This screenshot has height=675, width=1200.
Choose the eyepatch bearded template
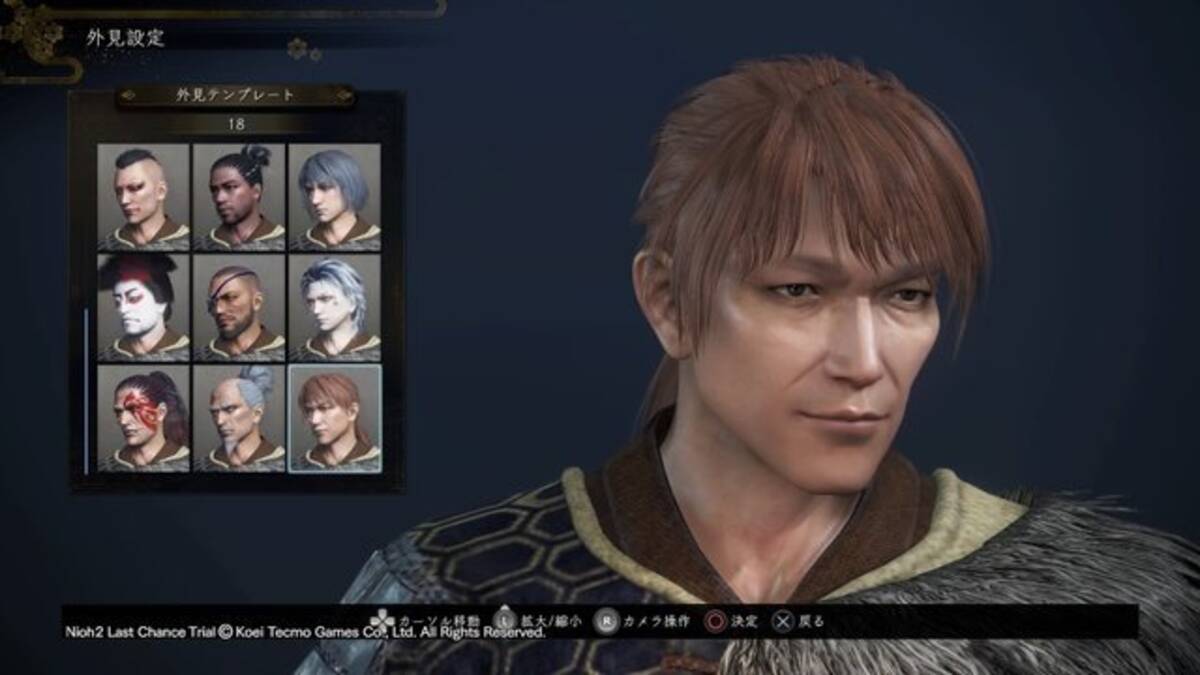238,307
